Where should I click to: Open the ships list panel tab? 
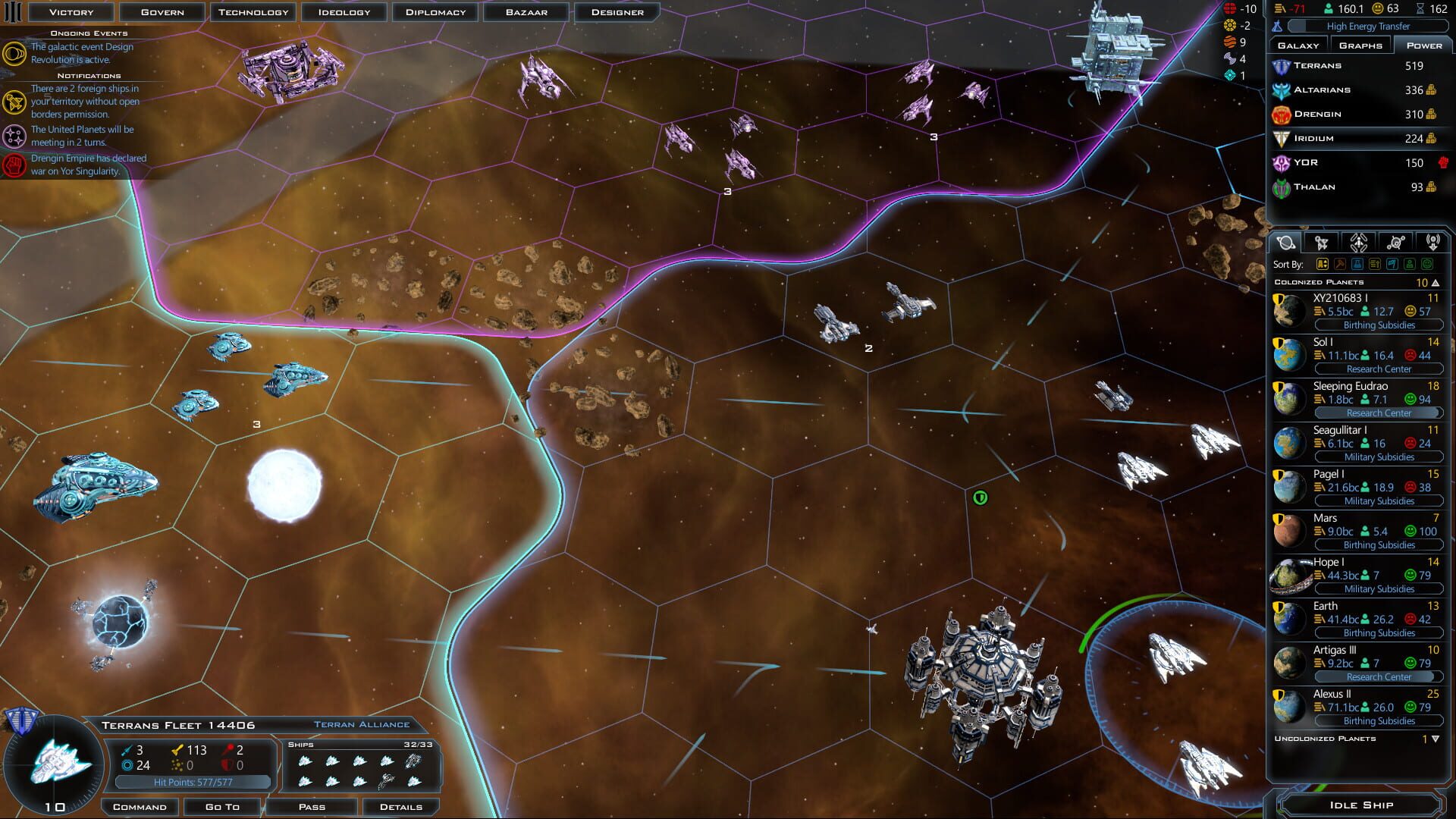click(1322, 242)
